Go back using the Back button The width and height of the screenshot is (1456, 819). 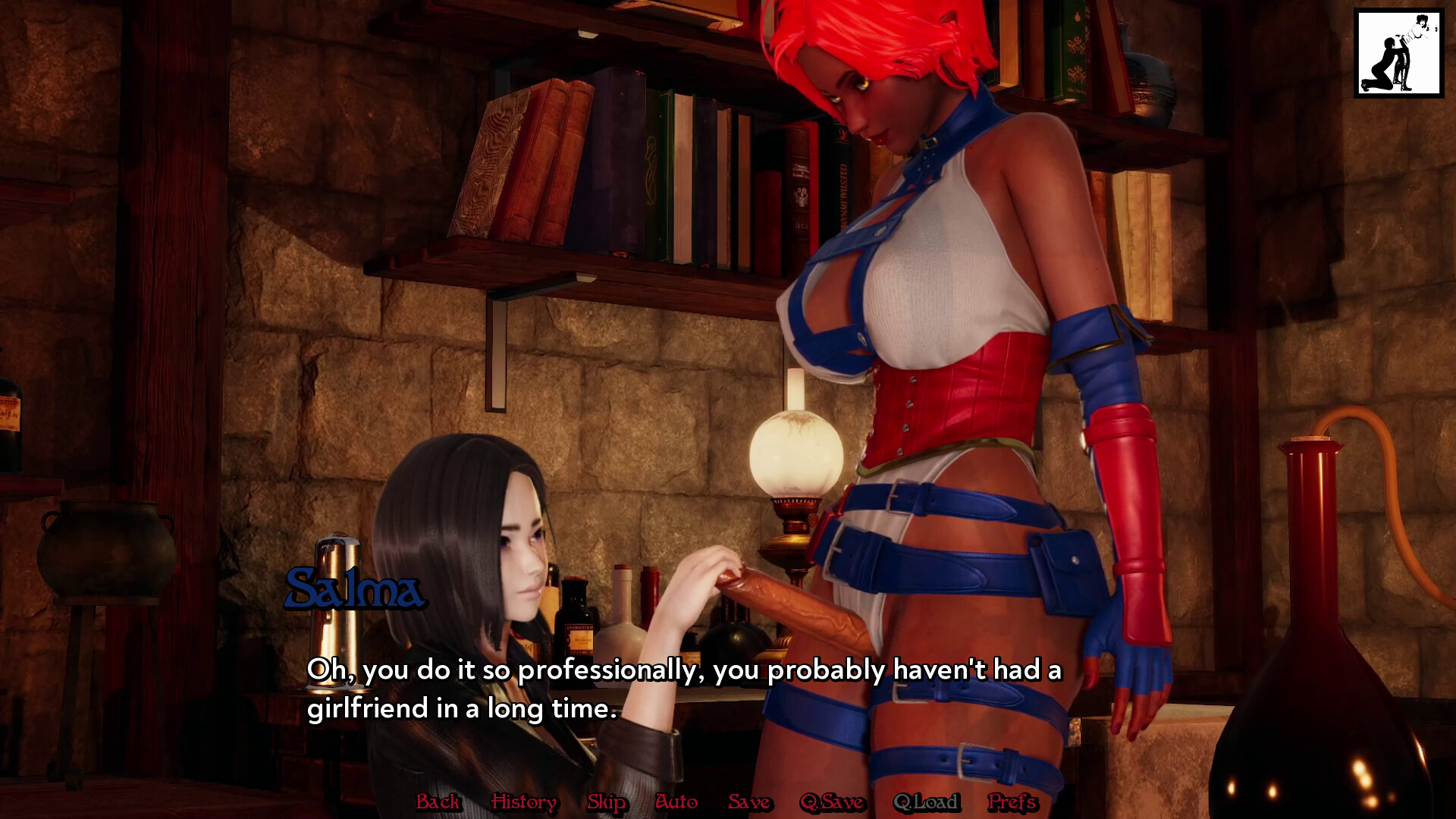click(x=438, y=802)
